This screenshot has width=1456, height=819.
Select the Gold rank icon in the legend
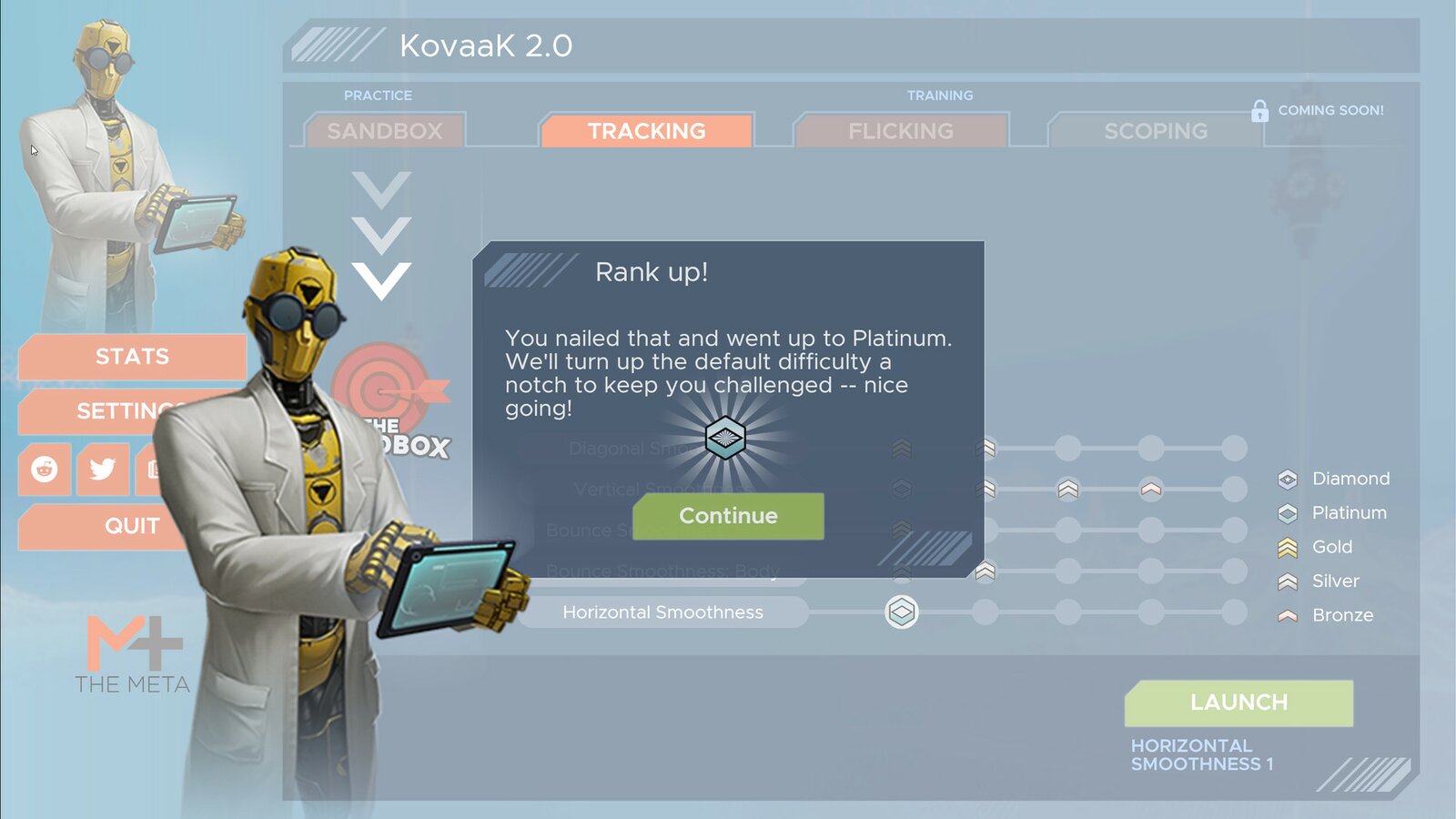click(1285, 547)
